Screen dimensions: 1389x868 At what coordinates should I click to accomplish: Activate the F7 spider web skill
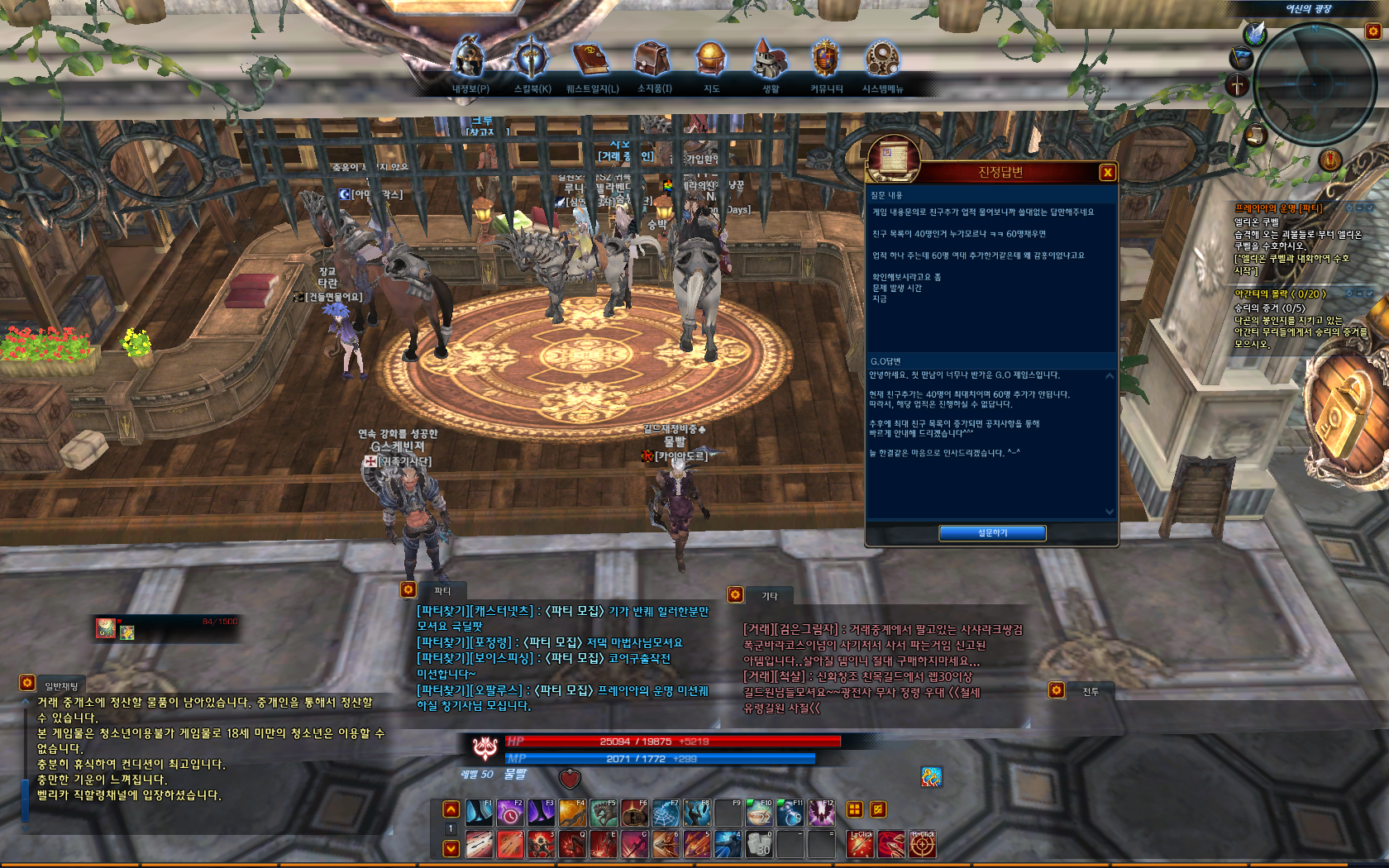click(666, 813)
